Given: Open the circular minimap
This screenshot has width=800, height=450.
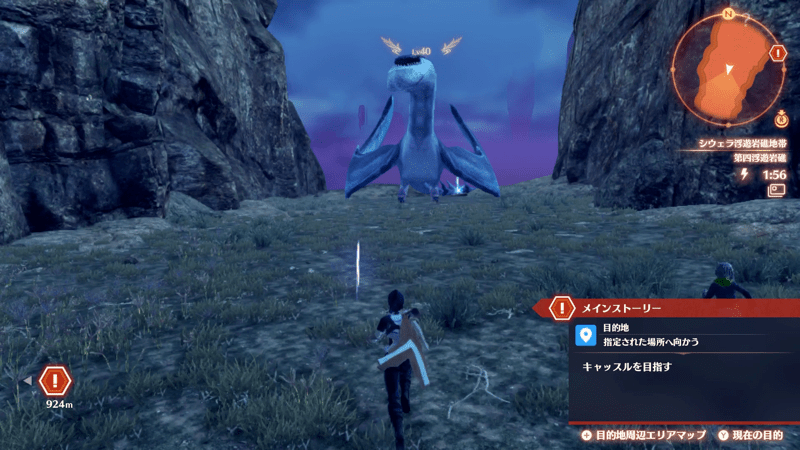Looking at the screenshot, I should pos(728,68).
